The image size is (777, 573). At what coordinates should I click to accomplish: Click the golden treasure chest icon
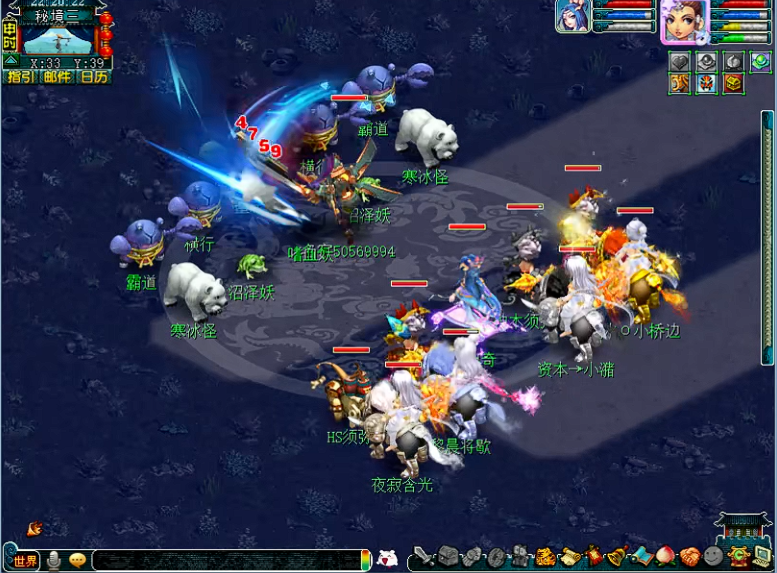734,84
